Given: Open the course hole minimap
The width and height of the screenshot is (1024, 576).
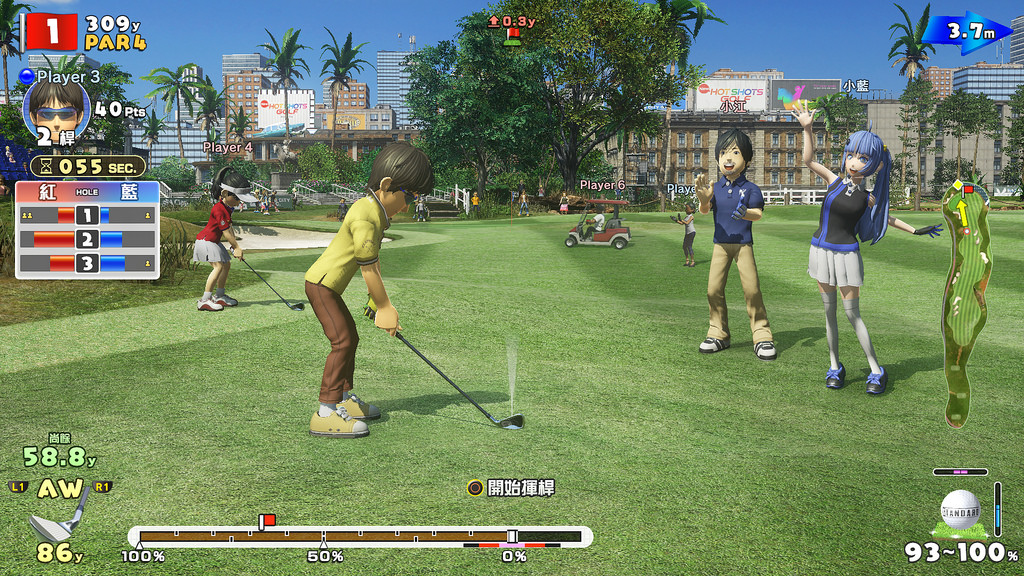Looking at the screenshot, I should pos(965,300).
